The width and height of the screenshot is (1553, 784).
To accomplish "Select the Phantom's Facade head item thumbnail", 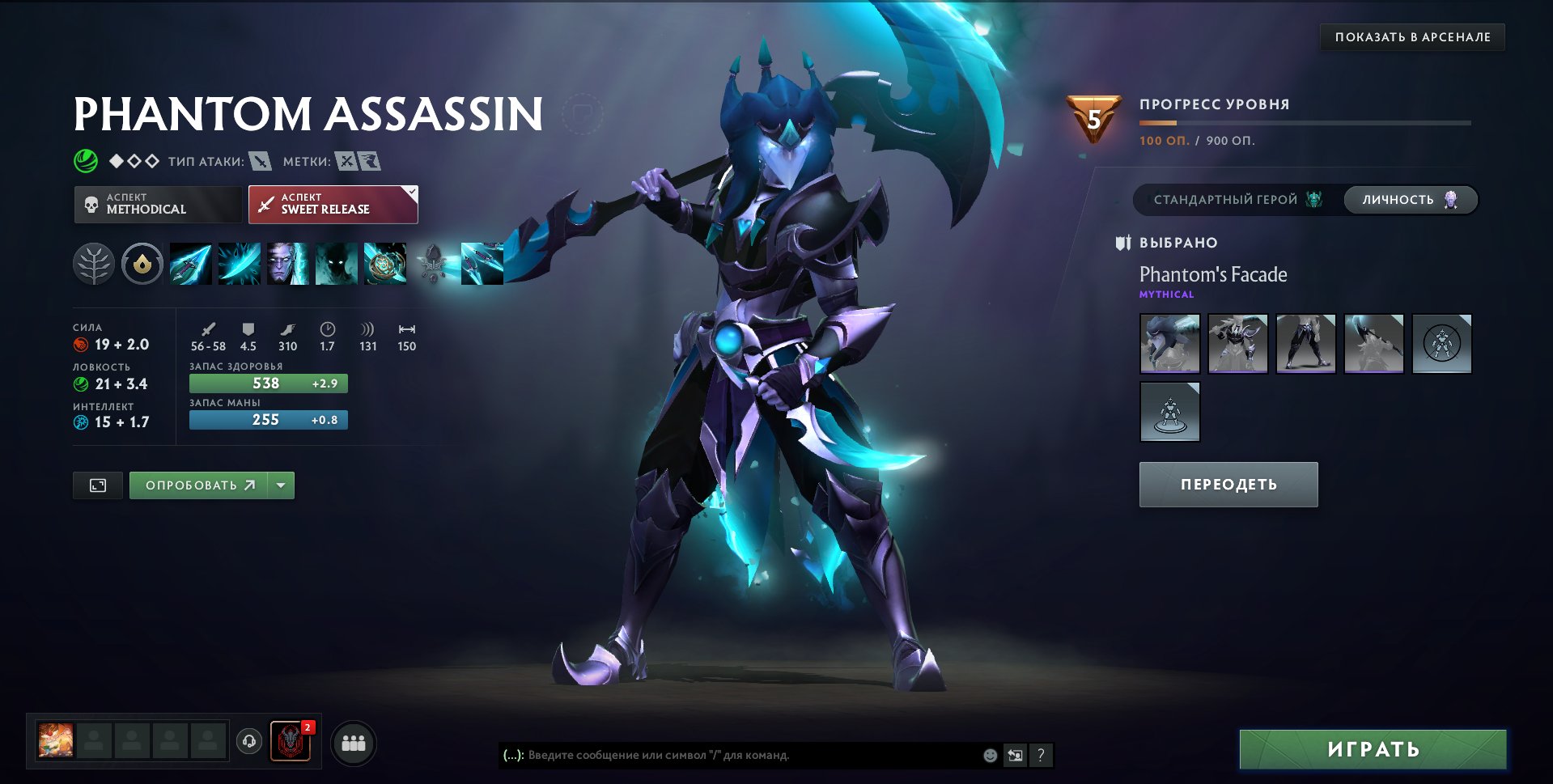I will point(1169,343).
